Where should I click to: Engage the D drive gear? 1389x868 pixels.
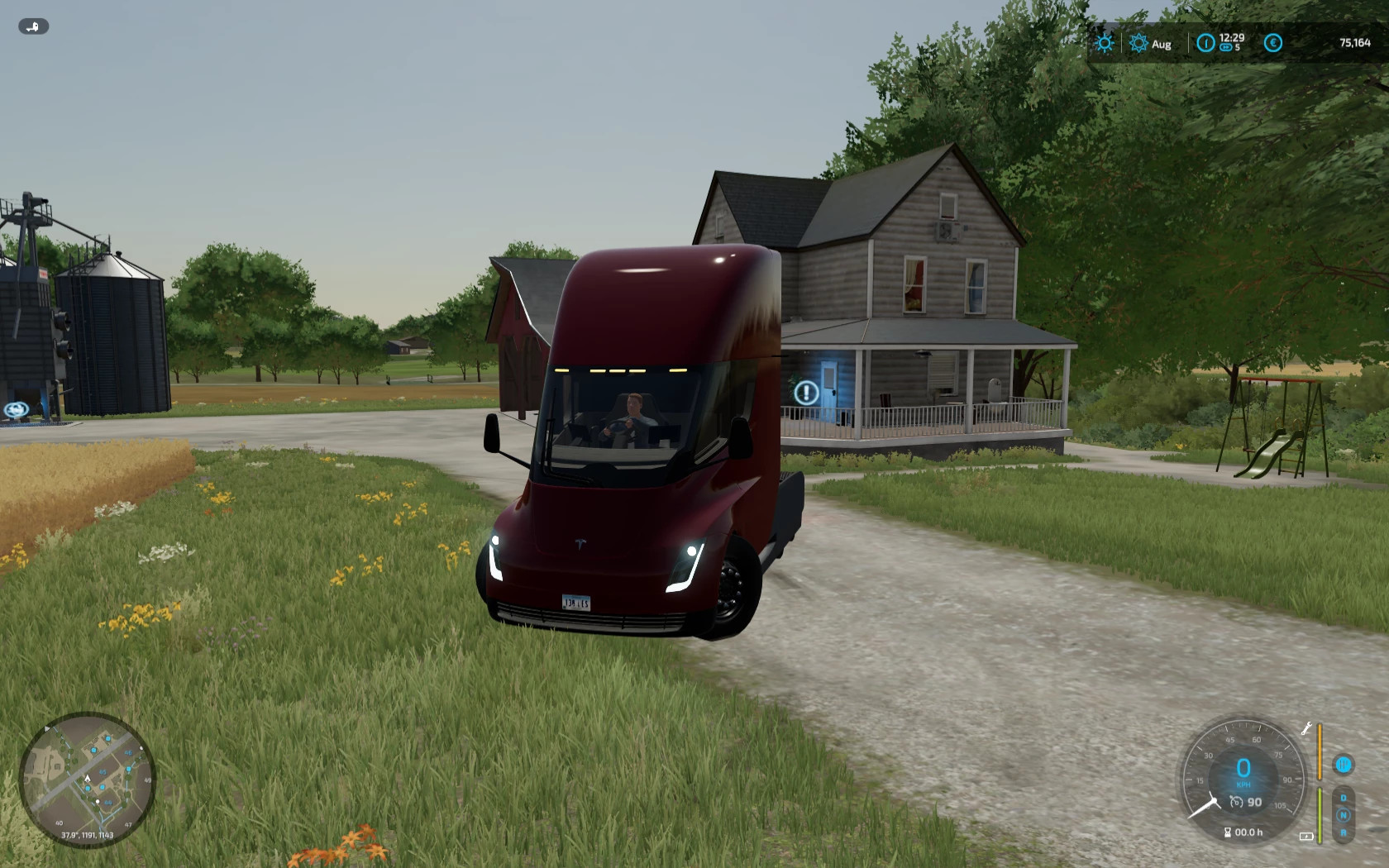coord(1344,797)
